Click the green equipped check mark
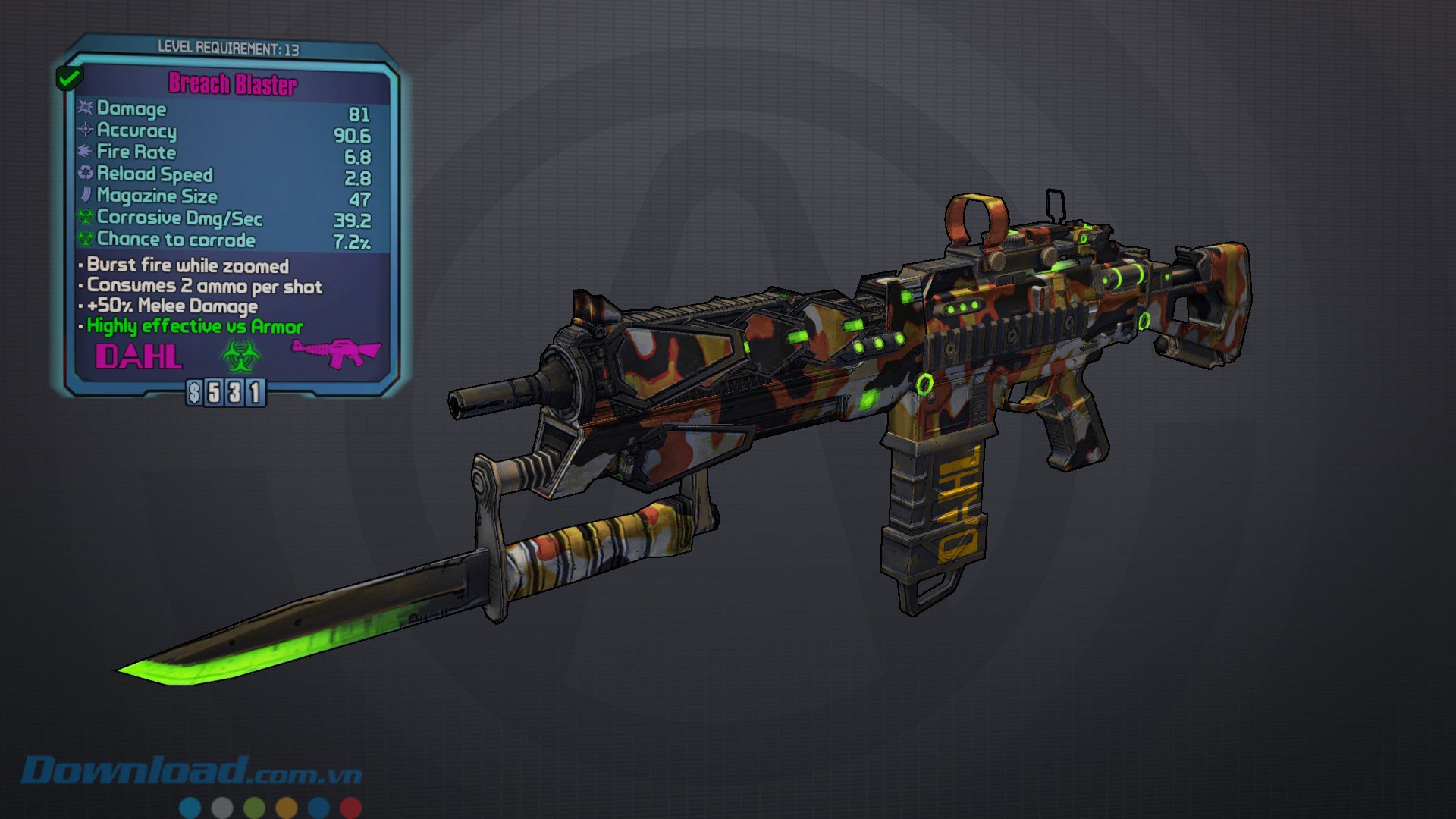Image resolution: width=1456 pixels, height=819 pixels. click(69, 77)
